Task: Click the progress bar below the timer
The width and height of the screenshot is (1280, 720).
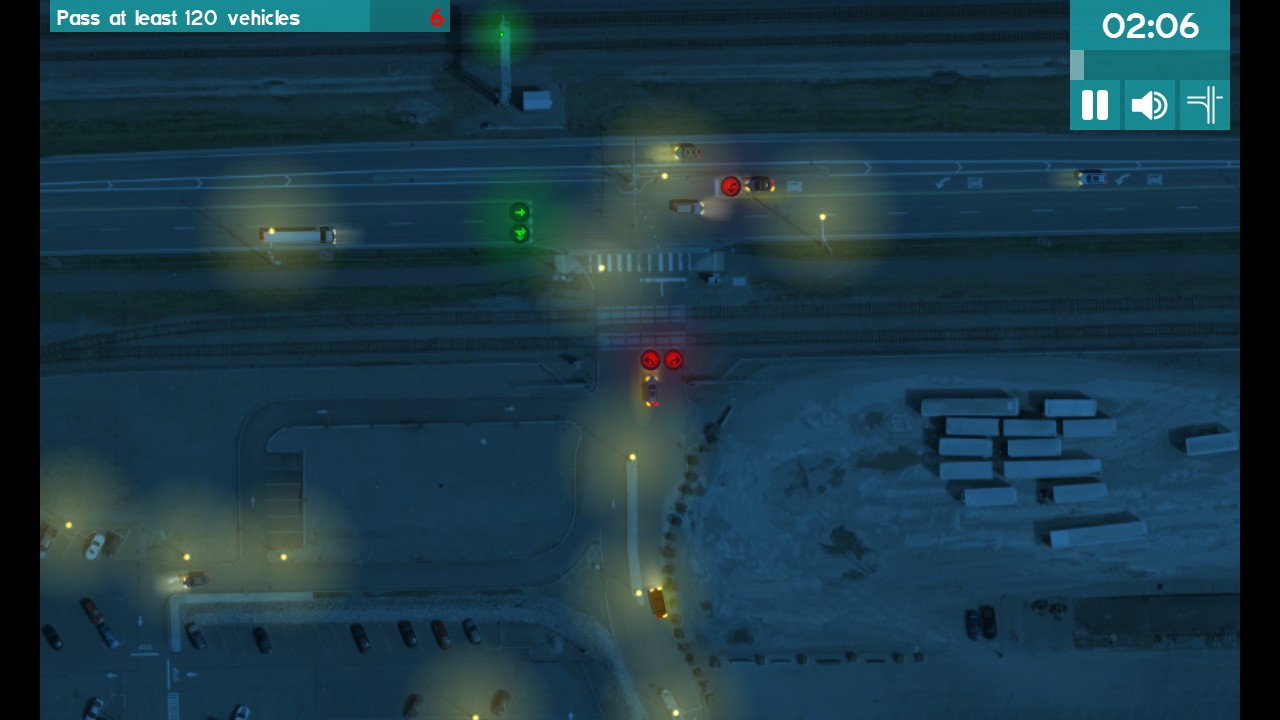Action: click(1149, 64)
